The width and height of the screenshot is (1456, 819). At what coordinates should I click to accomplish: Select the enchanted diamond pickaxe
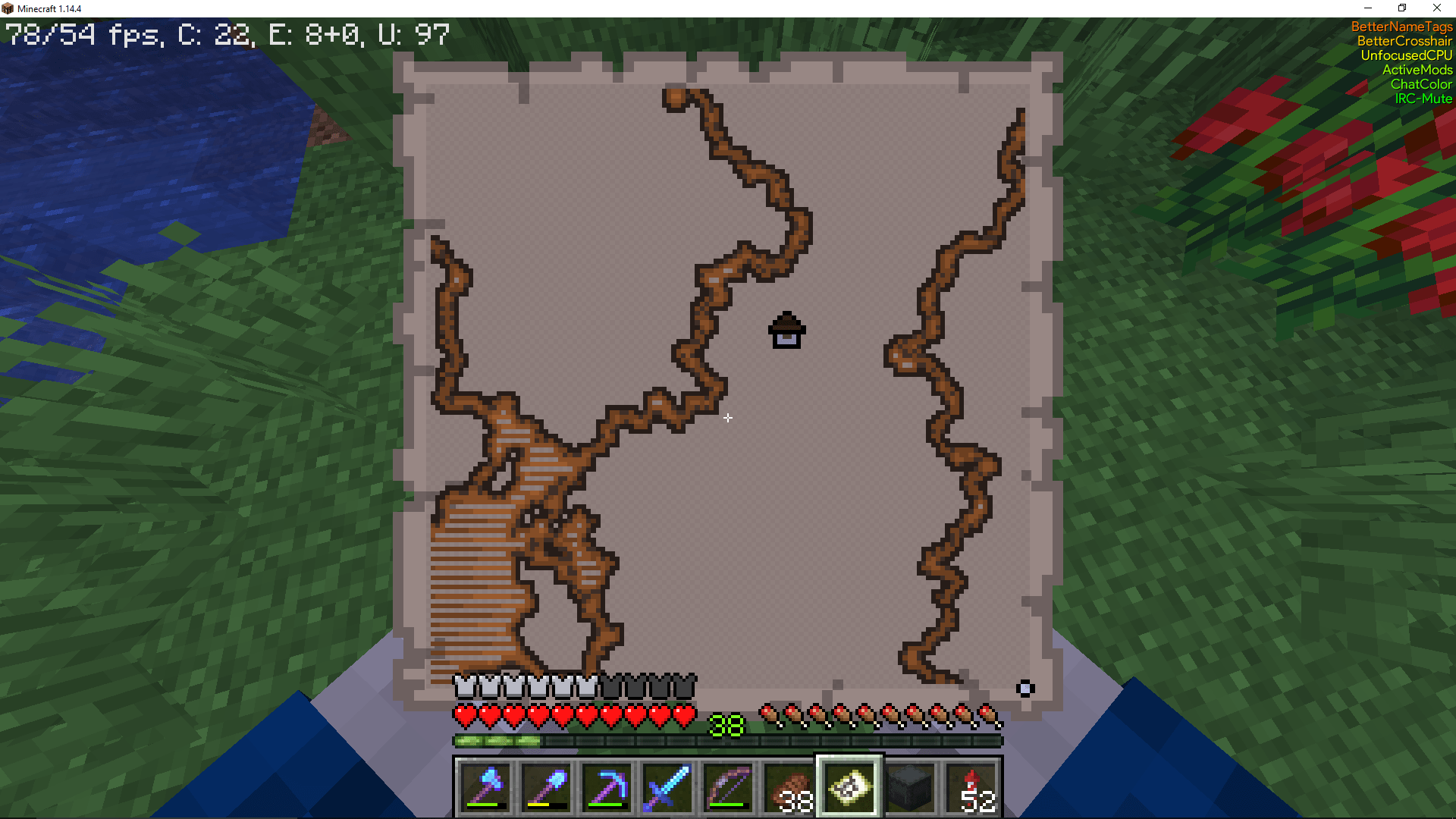[x=607, y=789]
